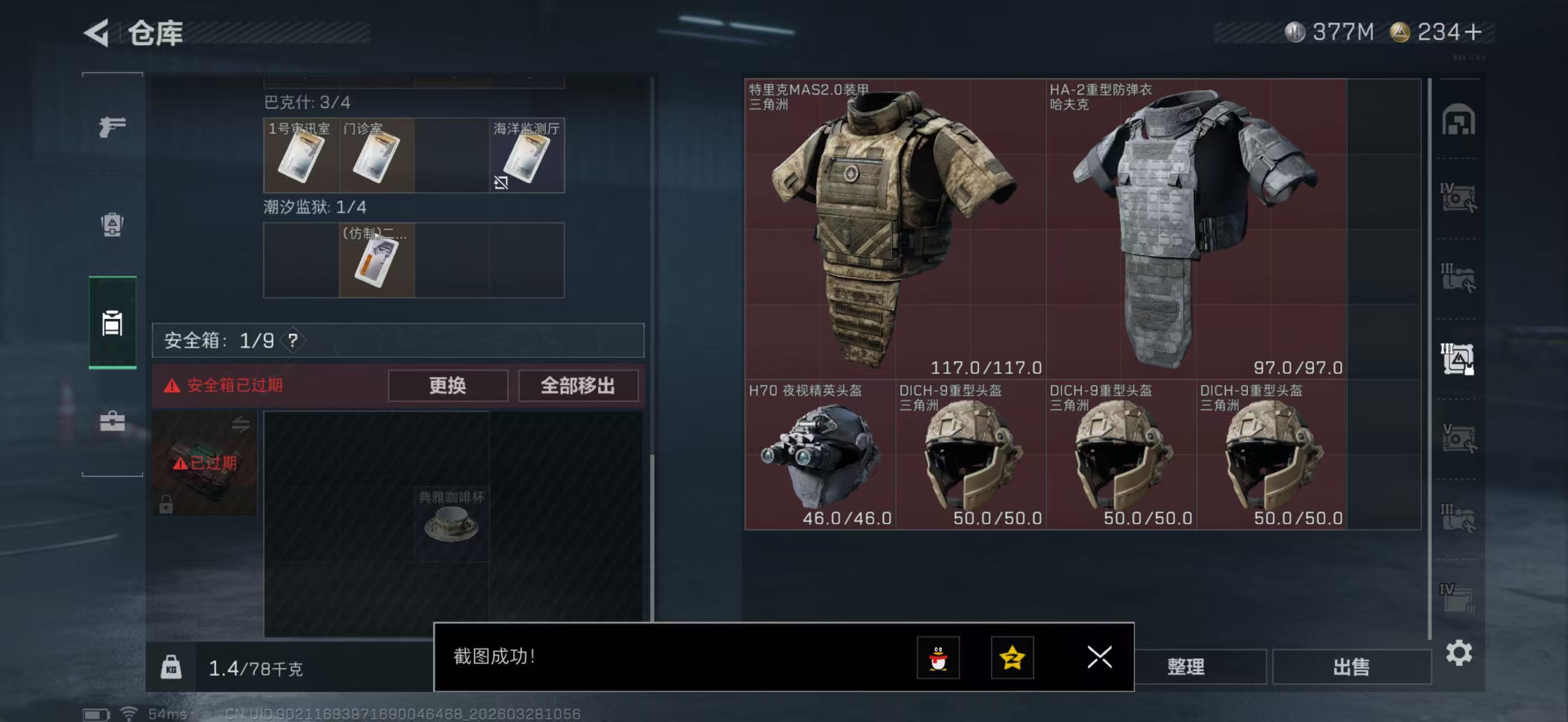Select the 门诊室 keycard
1568x722 pixels.
click(x=376, y=156)
